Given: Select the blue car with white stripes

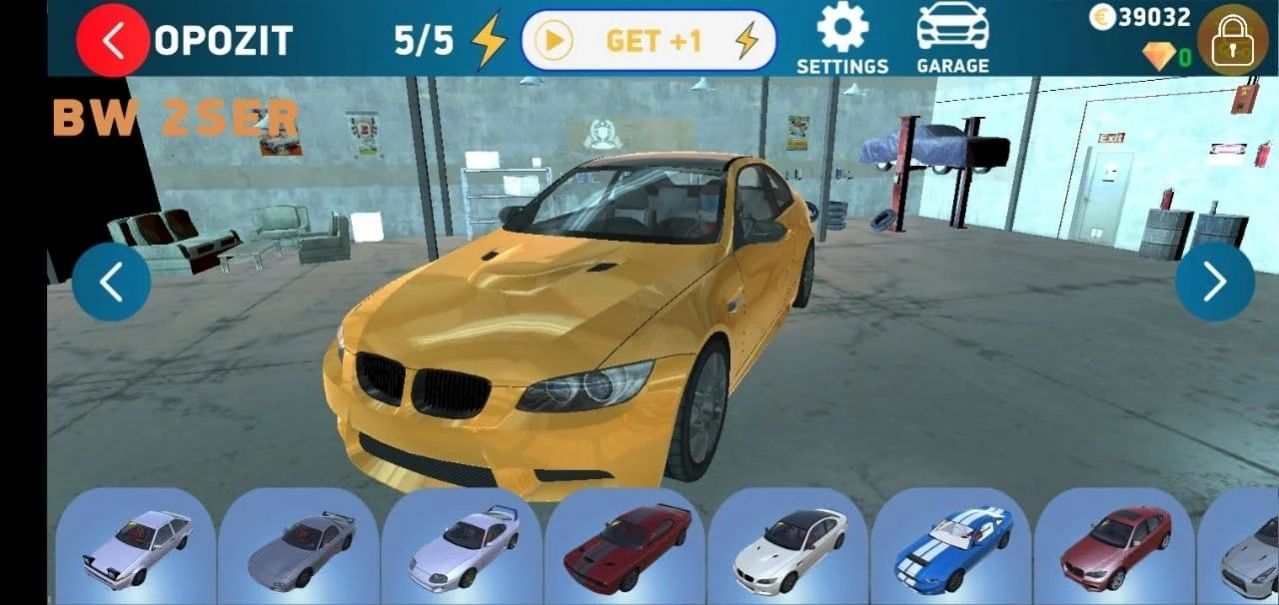Looking at the screenshot, I should tap(952, 547).
